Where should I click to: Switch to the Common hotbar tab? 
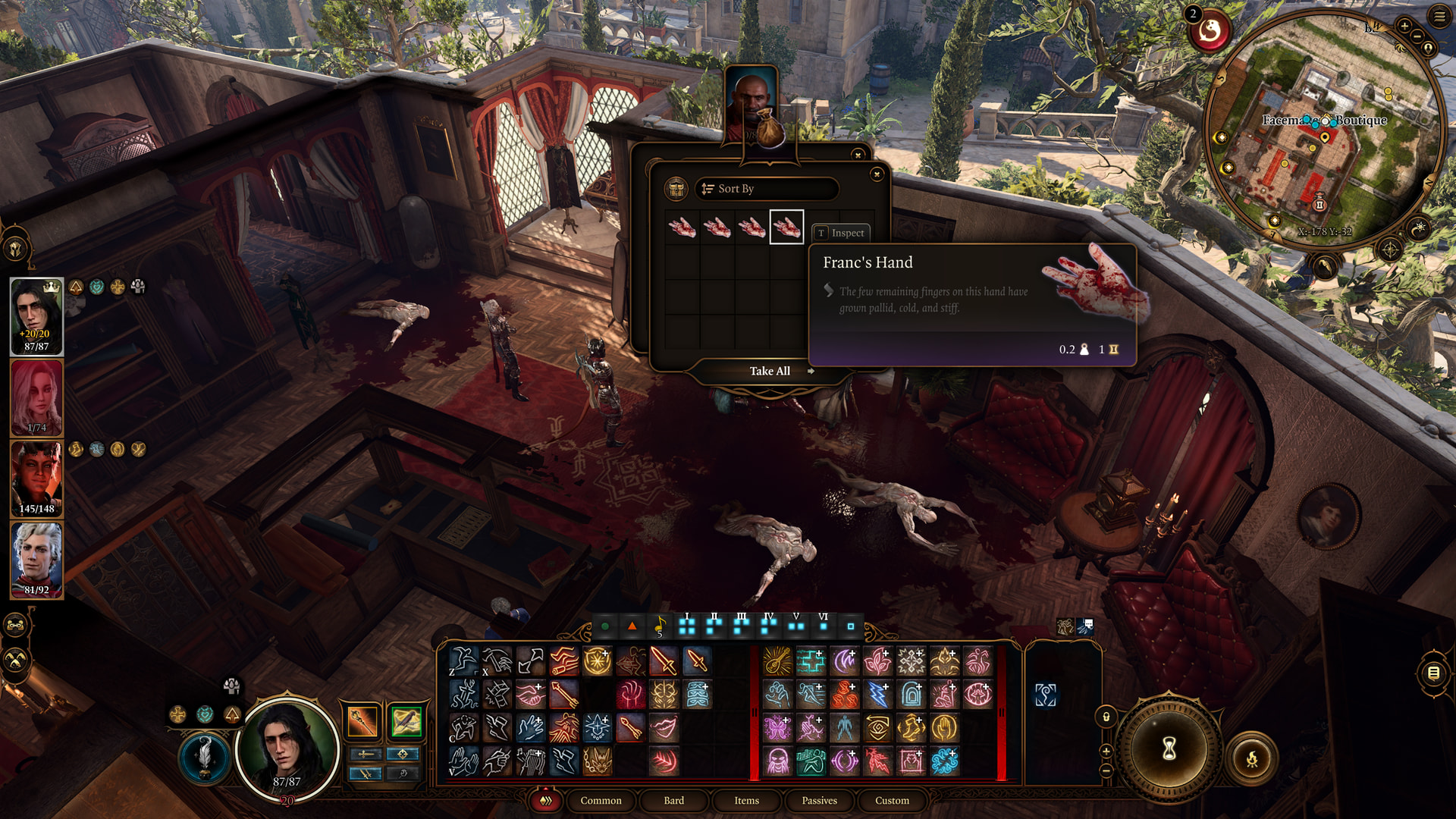[x=601, y=800]
